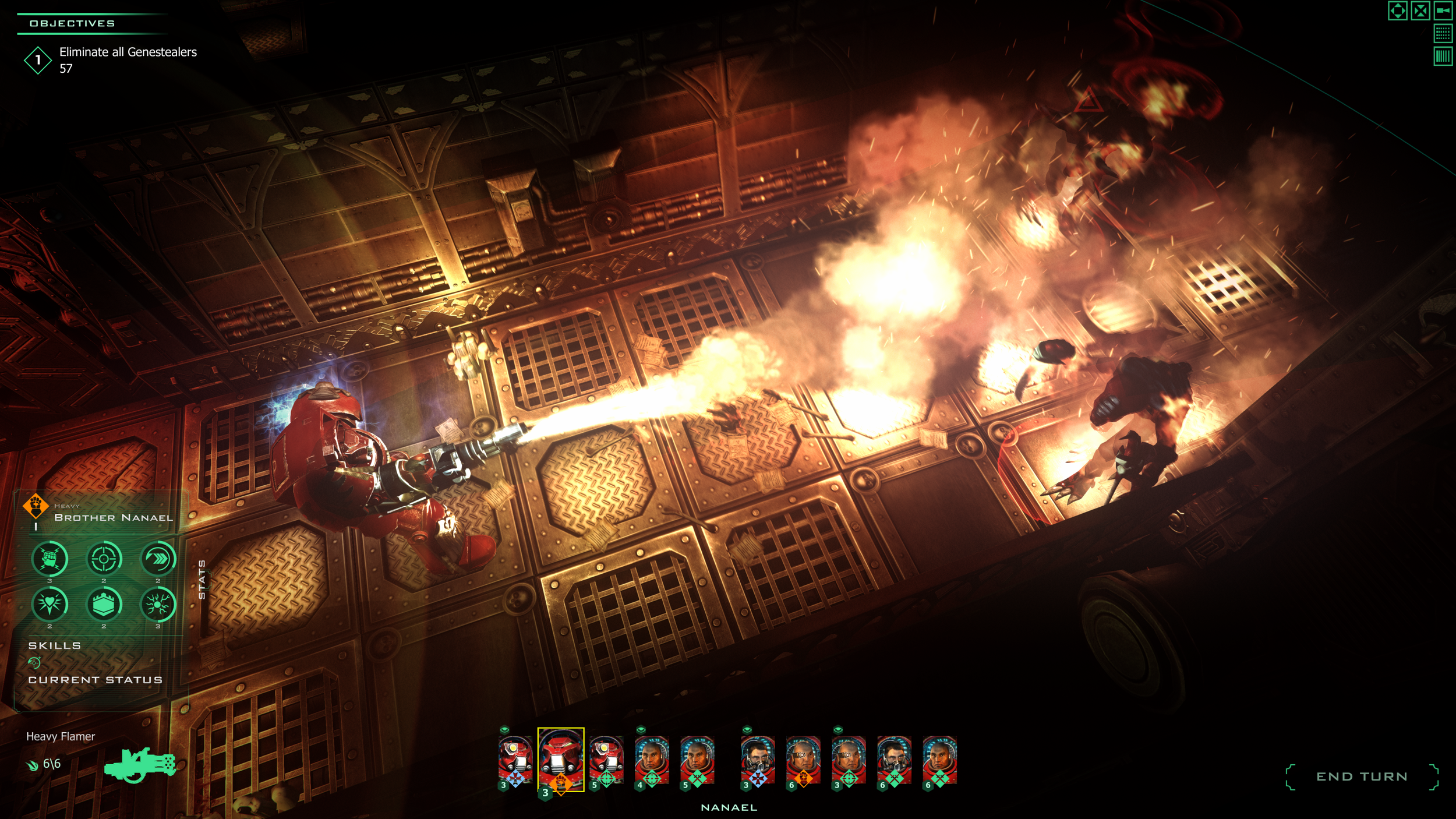Pick the rebreather marine with crossed swords badge
Screen dimensions: 1456x819
[x=894, y=760]
